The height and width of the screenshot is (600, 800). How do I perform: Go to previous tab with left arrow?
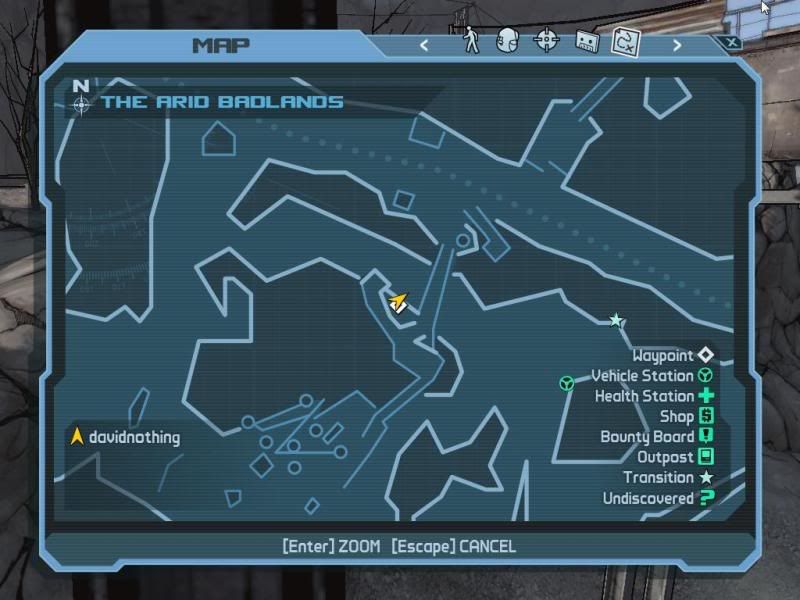(x=424, y=44)
